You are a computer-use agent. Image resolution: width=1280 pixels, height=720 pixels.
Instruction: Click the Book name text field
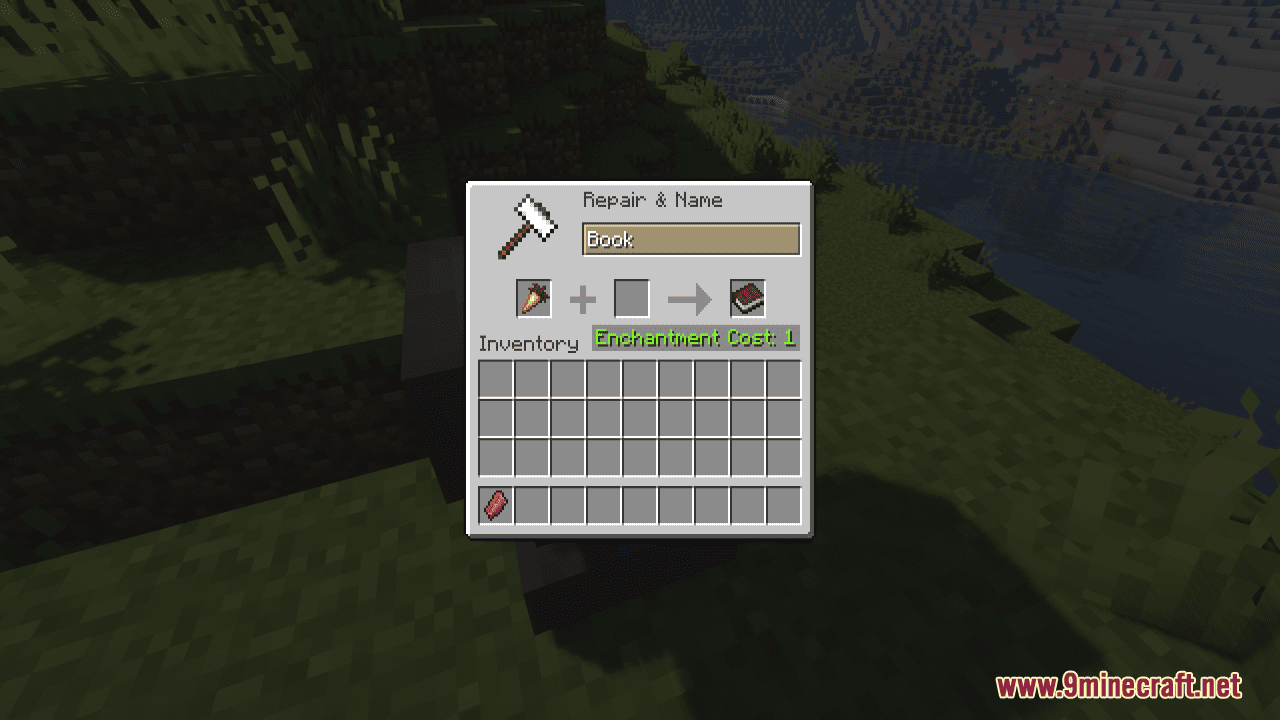(x=691, y=239)
